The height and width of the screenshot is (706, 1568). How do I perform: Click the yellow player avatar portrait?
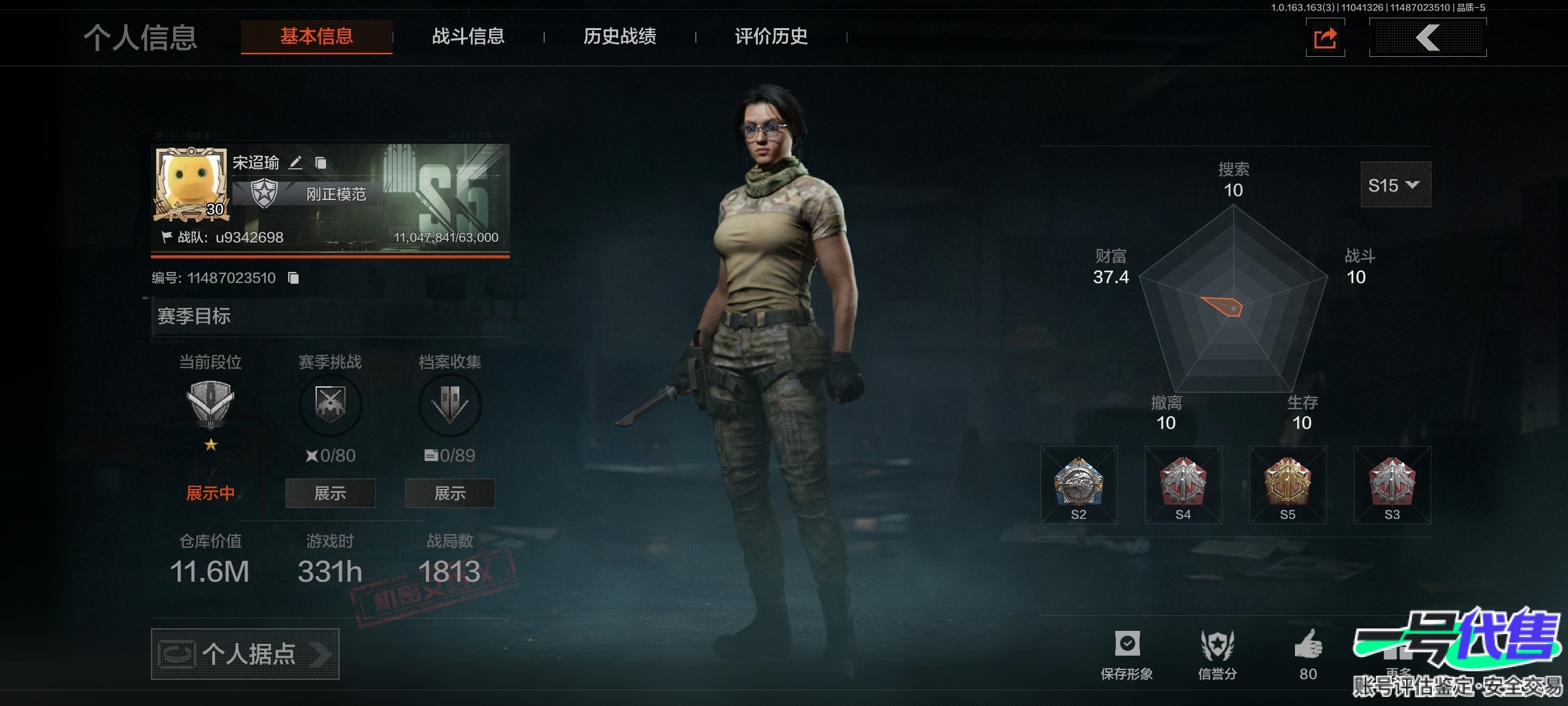click(x=191, y=184)
